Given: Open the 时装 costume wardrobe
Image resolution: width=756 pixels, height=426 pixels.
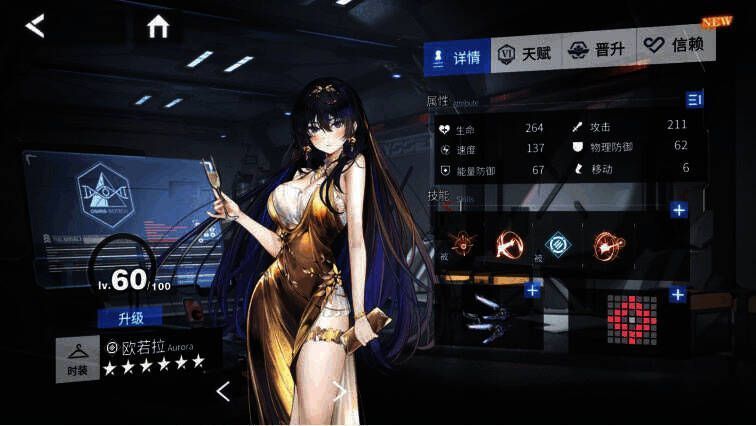Looking at the screenshot, I should point(77,360).
